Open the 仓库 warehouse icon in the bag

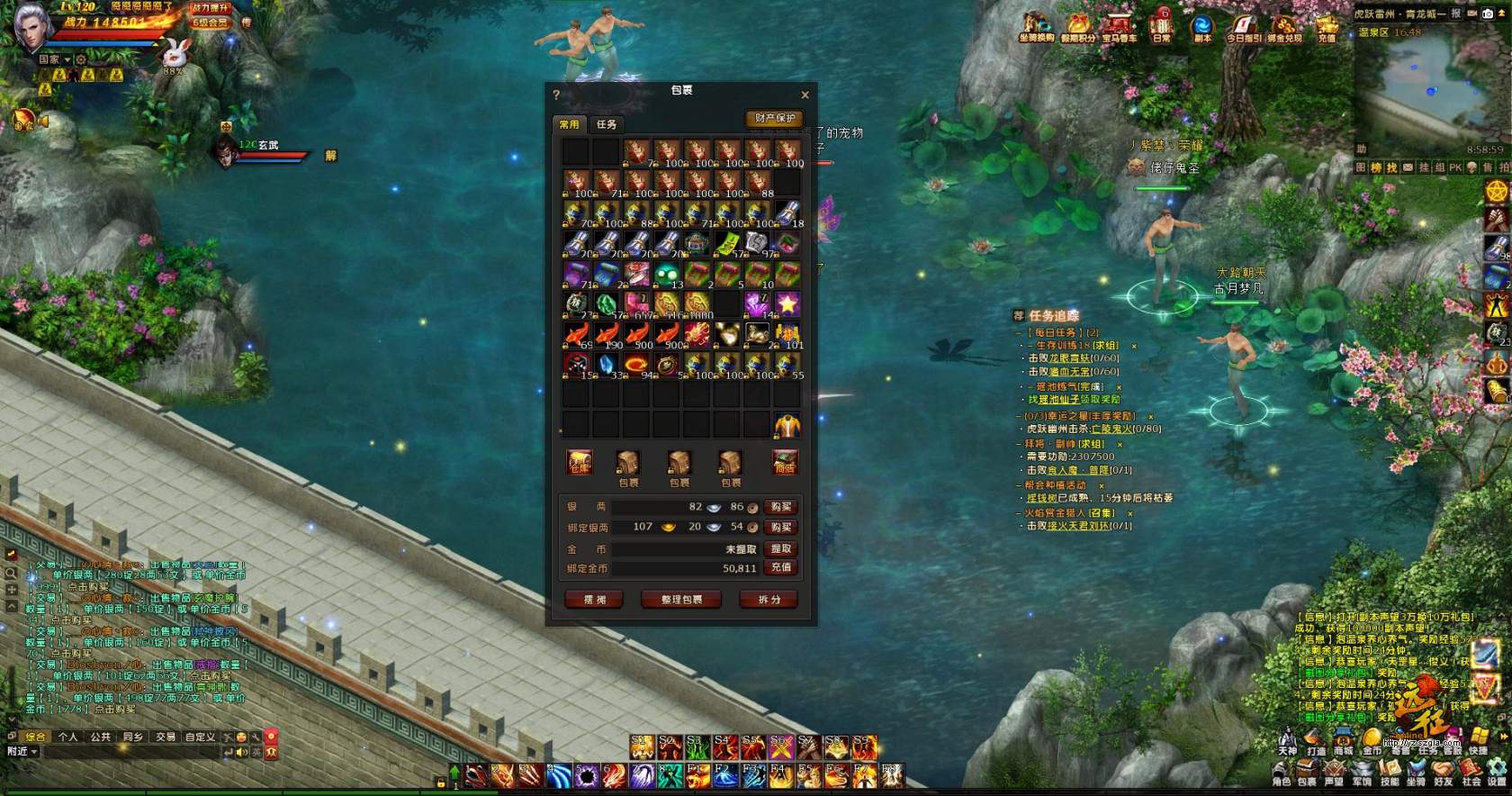[578, 462]
